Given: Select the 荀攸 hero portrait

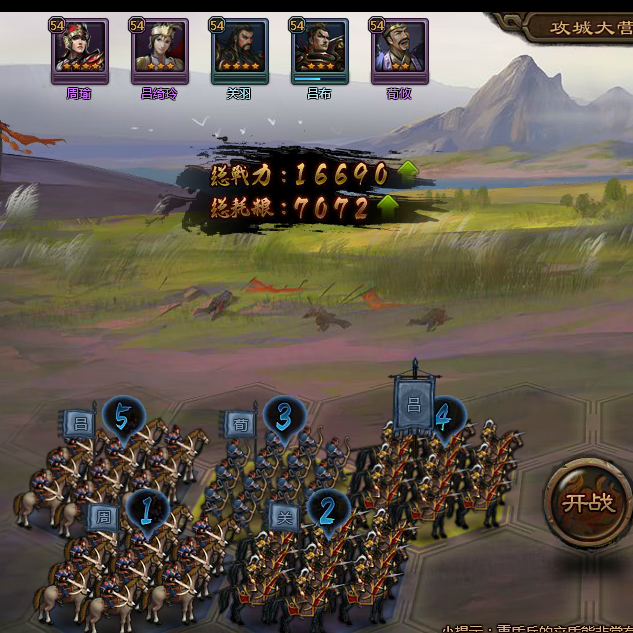Looking at the screenshot, I should tap(400, 50).
